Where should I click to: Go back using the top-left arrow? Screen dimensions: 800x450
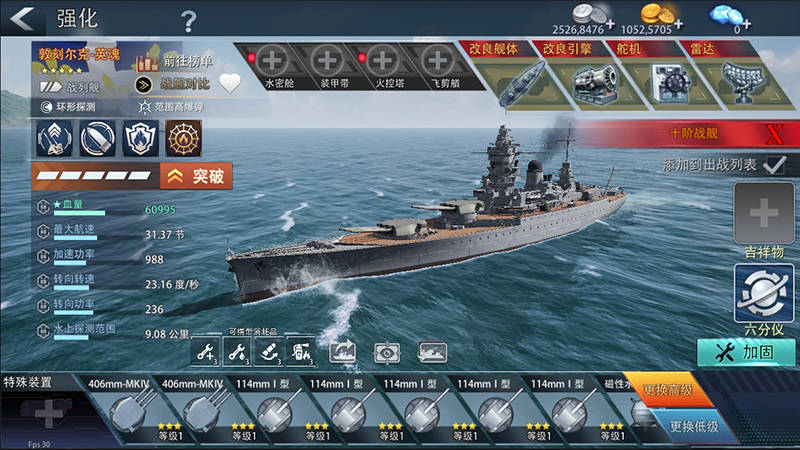(22, 19)
